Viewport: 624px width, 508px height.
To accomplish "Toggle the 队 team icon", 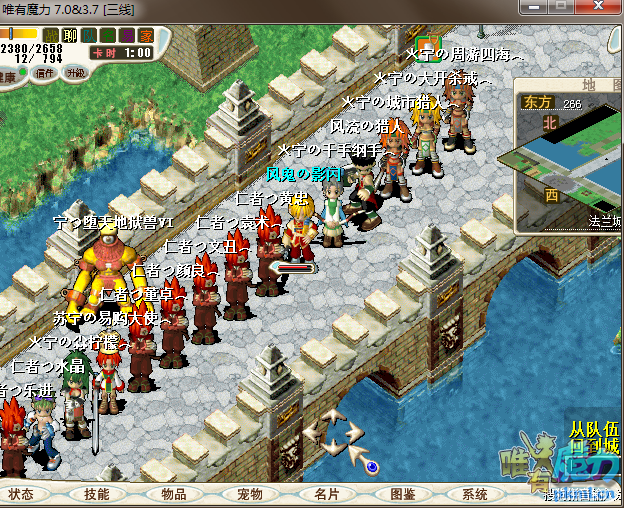I will point(89,36).
